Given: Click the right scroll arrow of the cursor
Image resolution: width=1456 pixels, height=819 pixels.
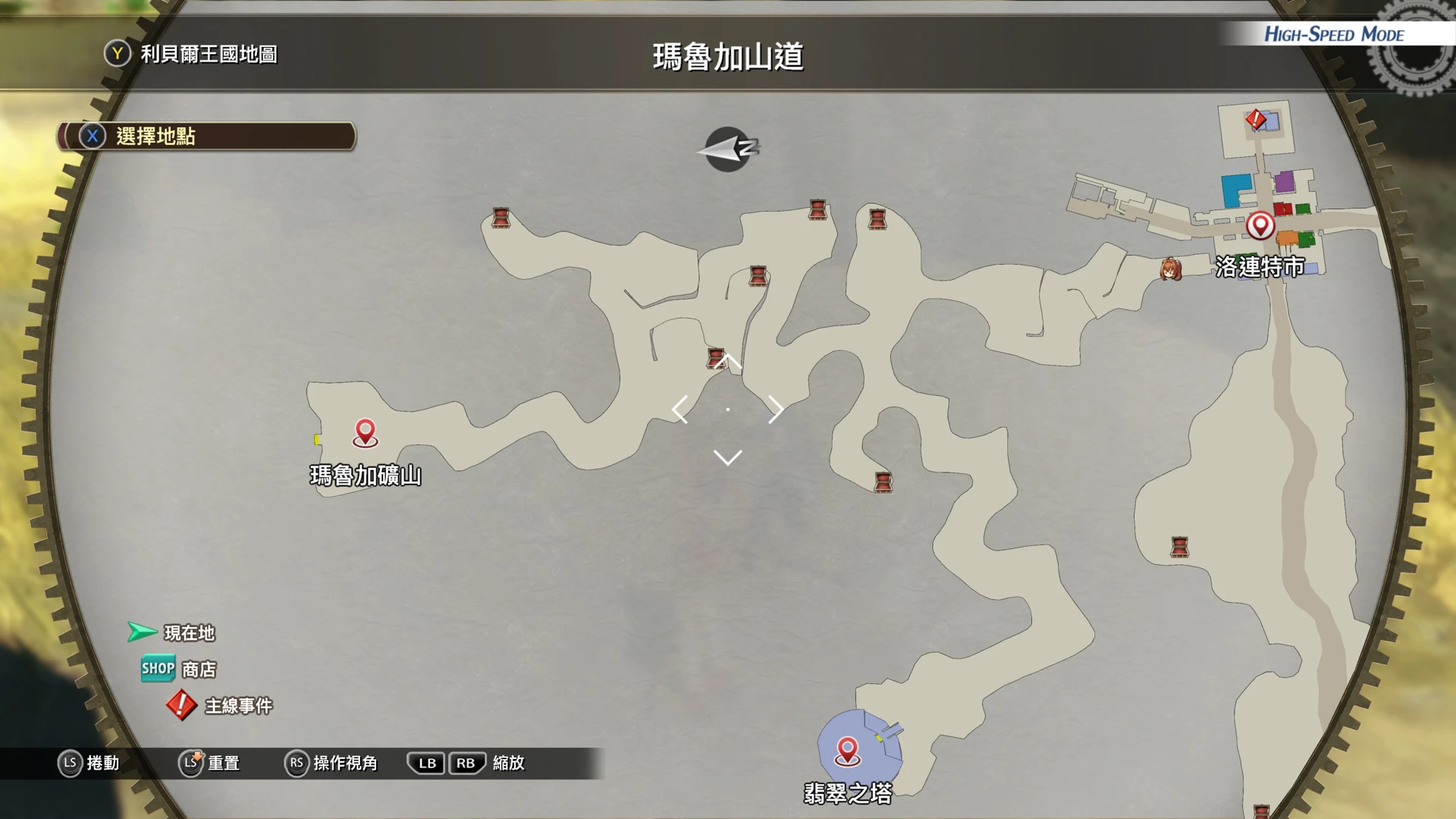Looking at the screenshot, I should pyautogui.click(x=776, y=409).
